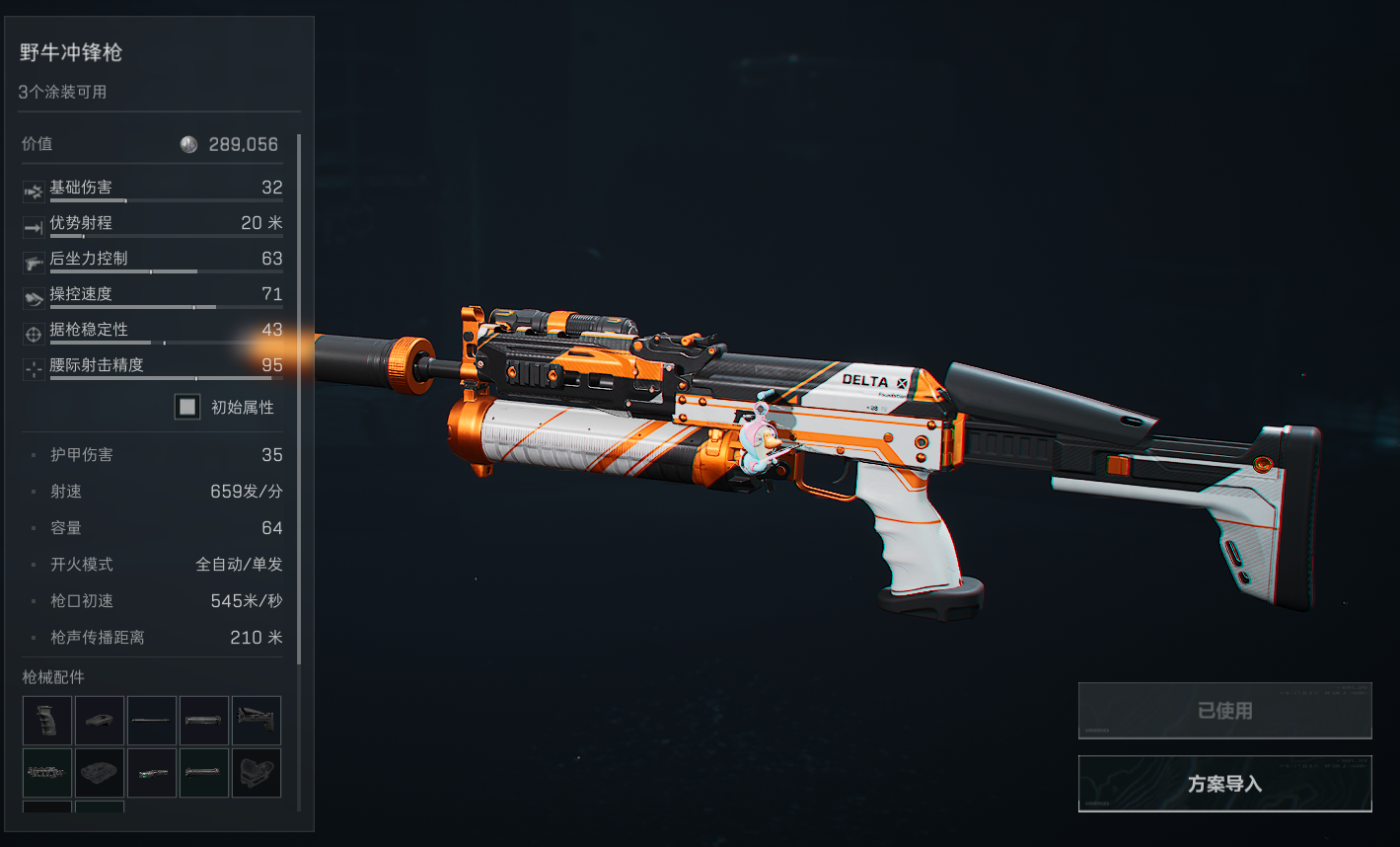Select the pistol grip attachment slot
The image size is (1400, 847).
pyautogui.click(x=47, y=721)
